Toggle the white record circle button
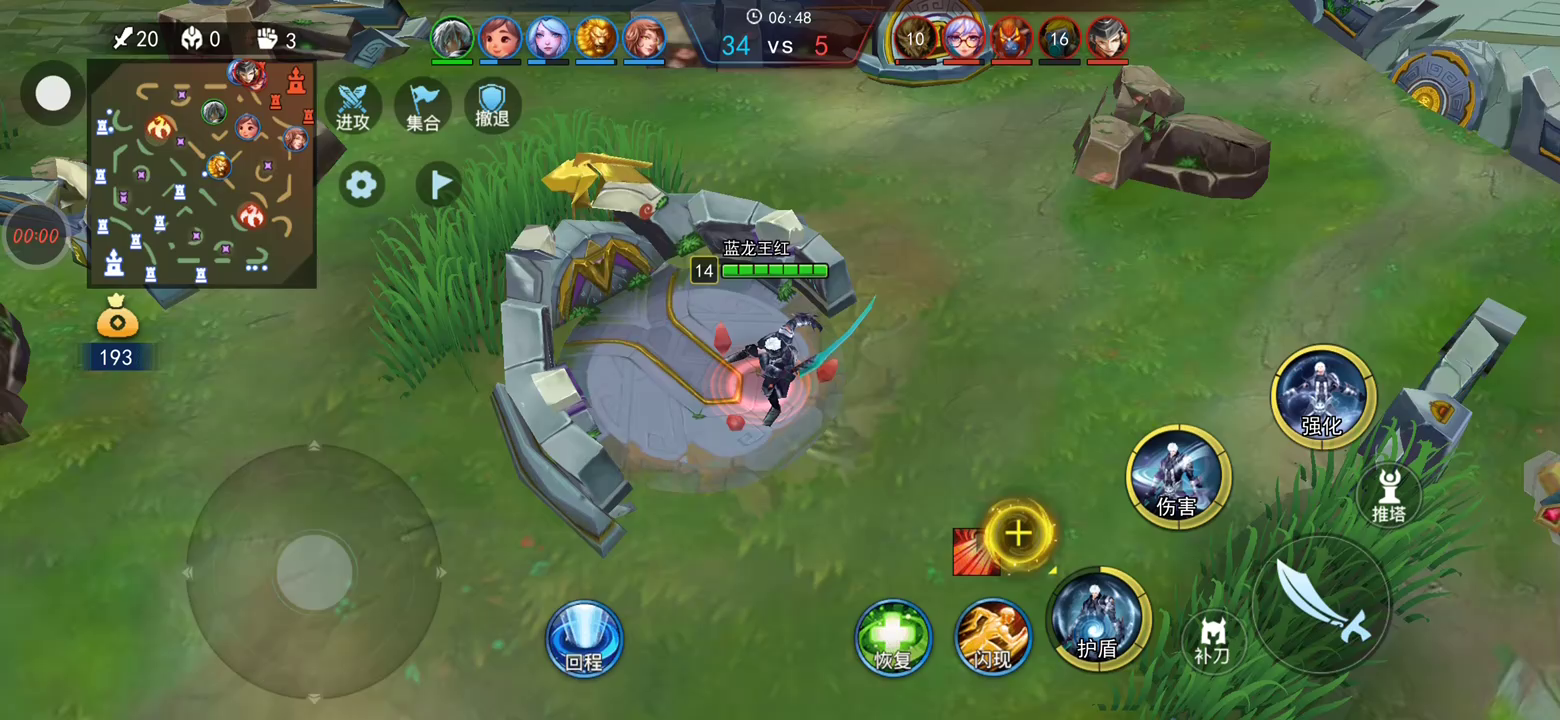 tap(53, 94)
